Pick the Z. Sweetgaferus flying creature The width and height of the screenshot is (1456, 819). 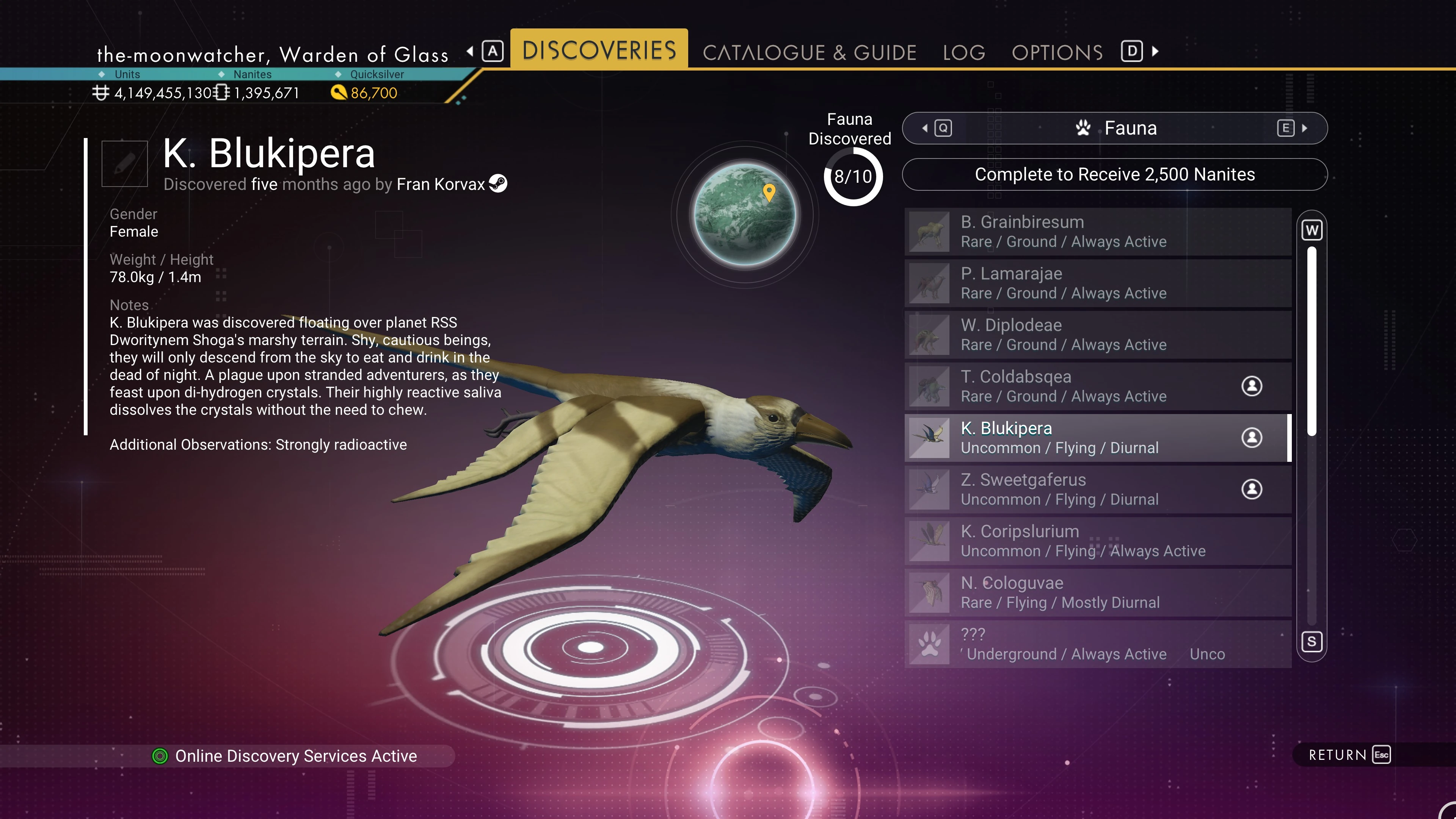(x=1098, y=490)
